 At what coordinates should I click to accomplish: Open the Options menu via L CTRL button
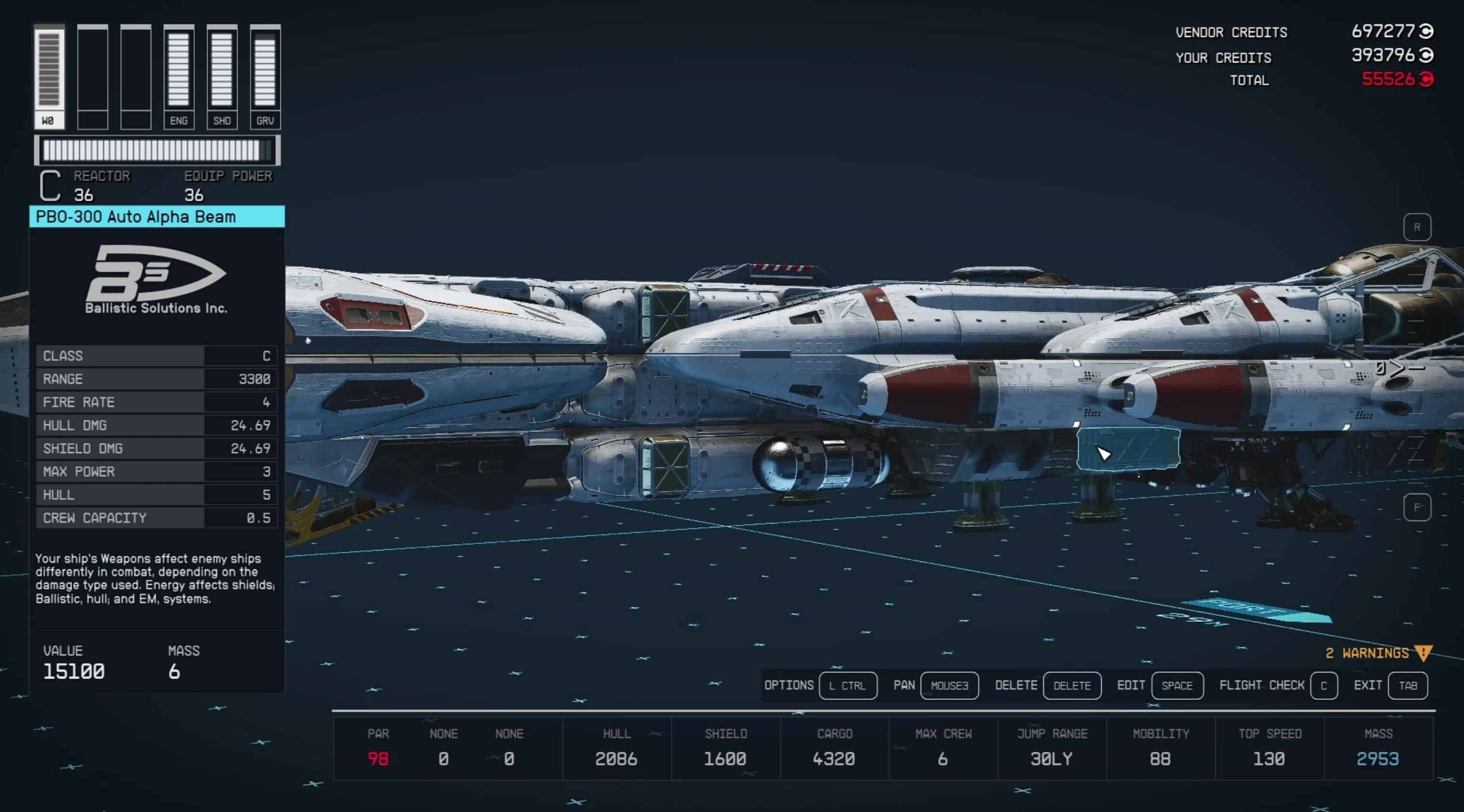pos(848,685)
